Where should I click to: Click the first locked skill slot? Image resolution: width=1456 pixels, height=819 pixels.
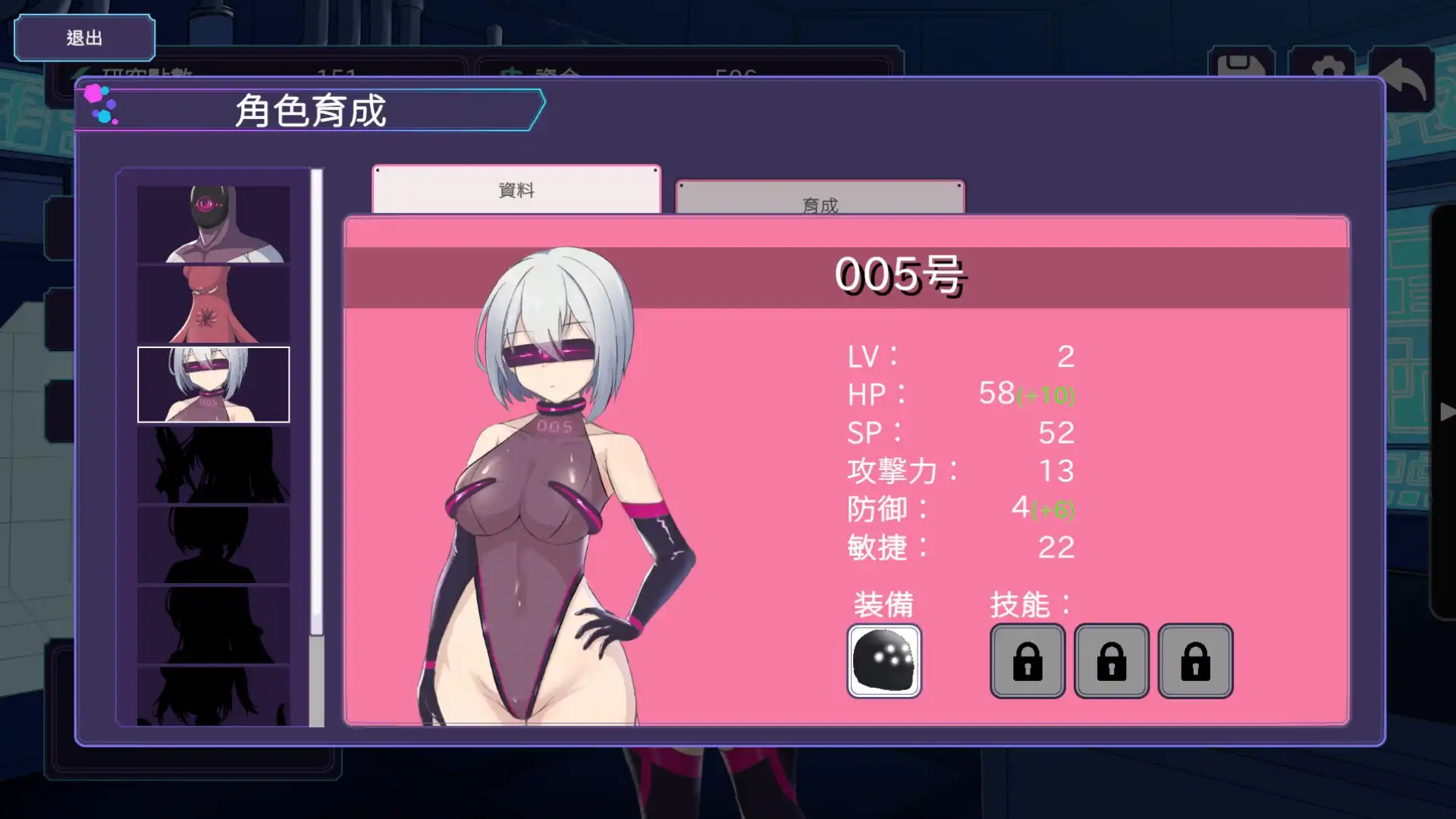point(1028,661)
